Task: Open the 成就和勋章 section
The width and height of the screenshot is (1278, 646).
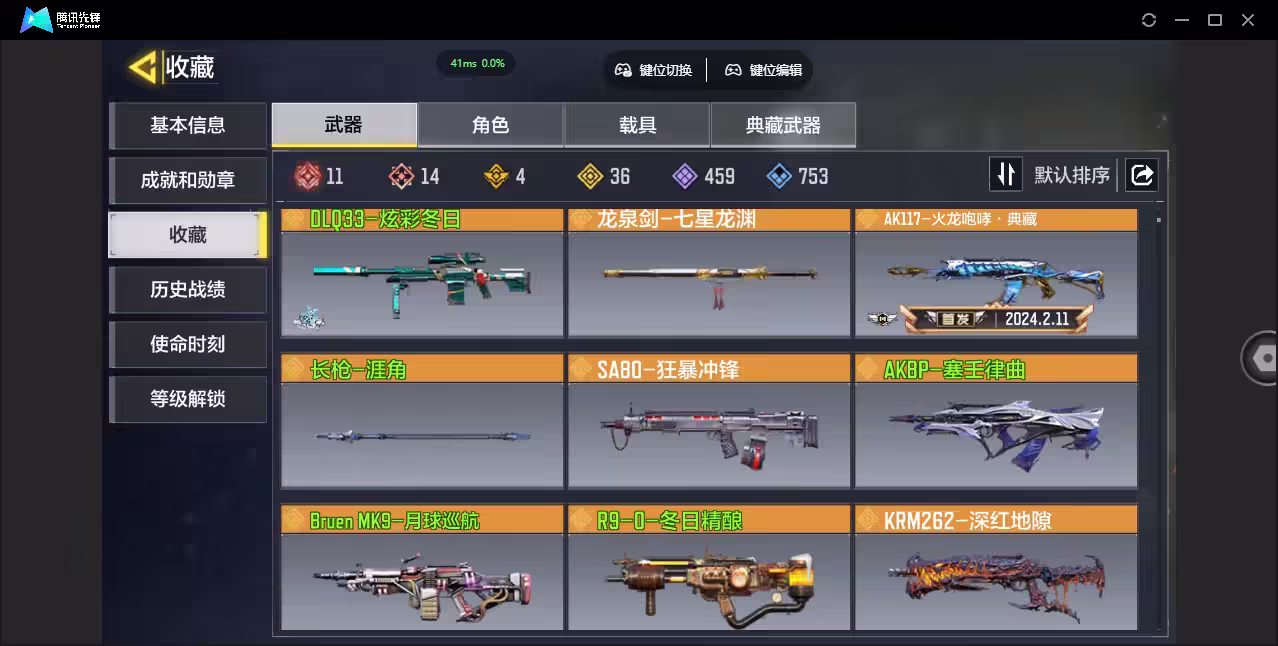Action: click(x=188, y=180)
